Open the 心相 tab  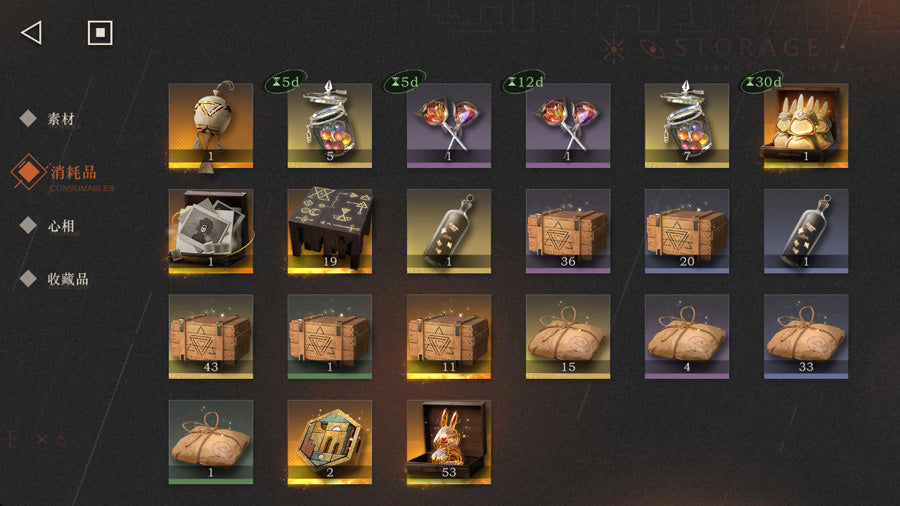(x=60, y=226)
